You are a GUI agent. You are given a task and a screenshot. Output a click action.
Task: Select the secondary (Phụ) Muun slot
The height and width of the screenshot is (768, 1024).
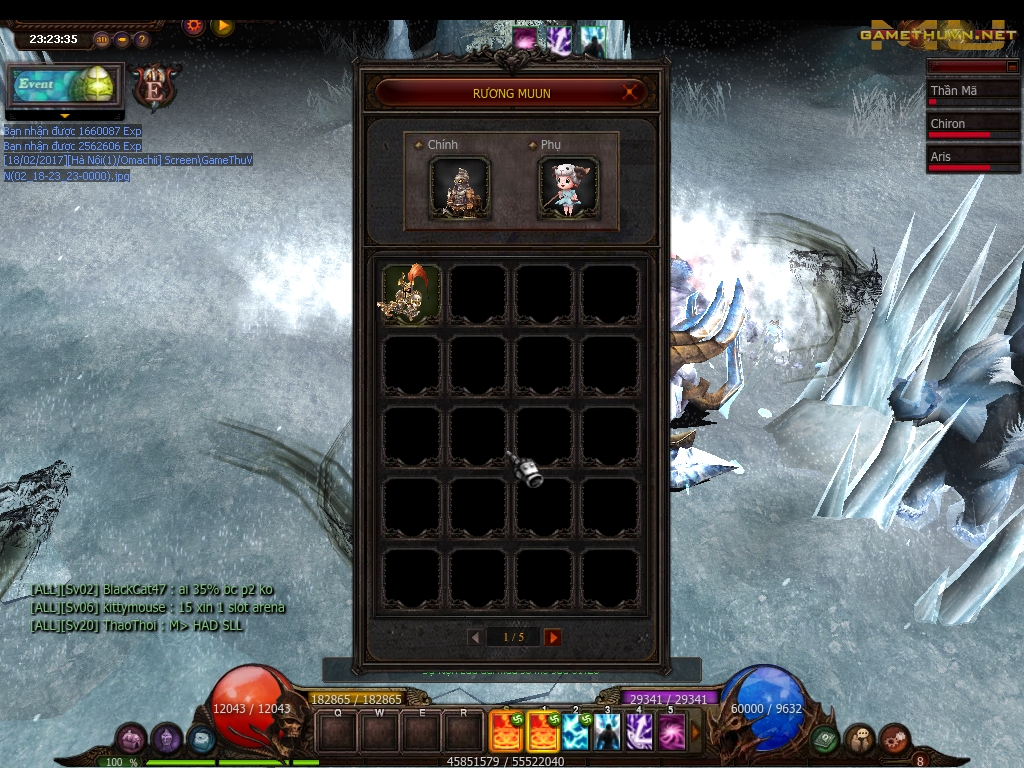click(x=569, y=187)
